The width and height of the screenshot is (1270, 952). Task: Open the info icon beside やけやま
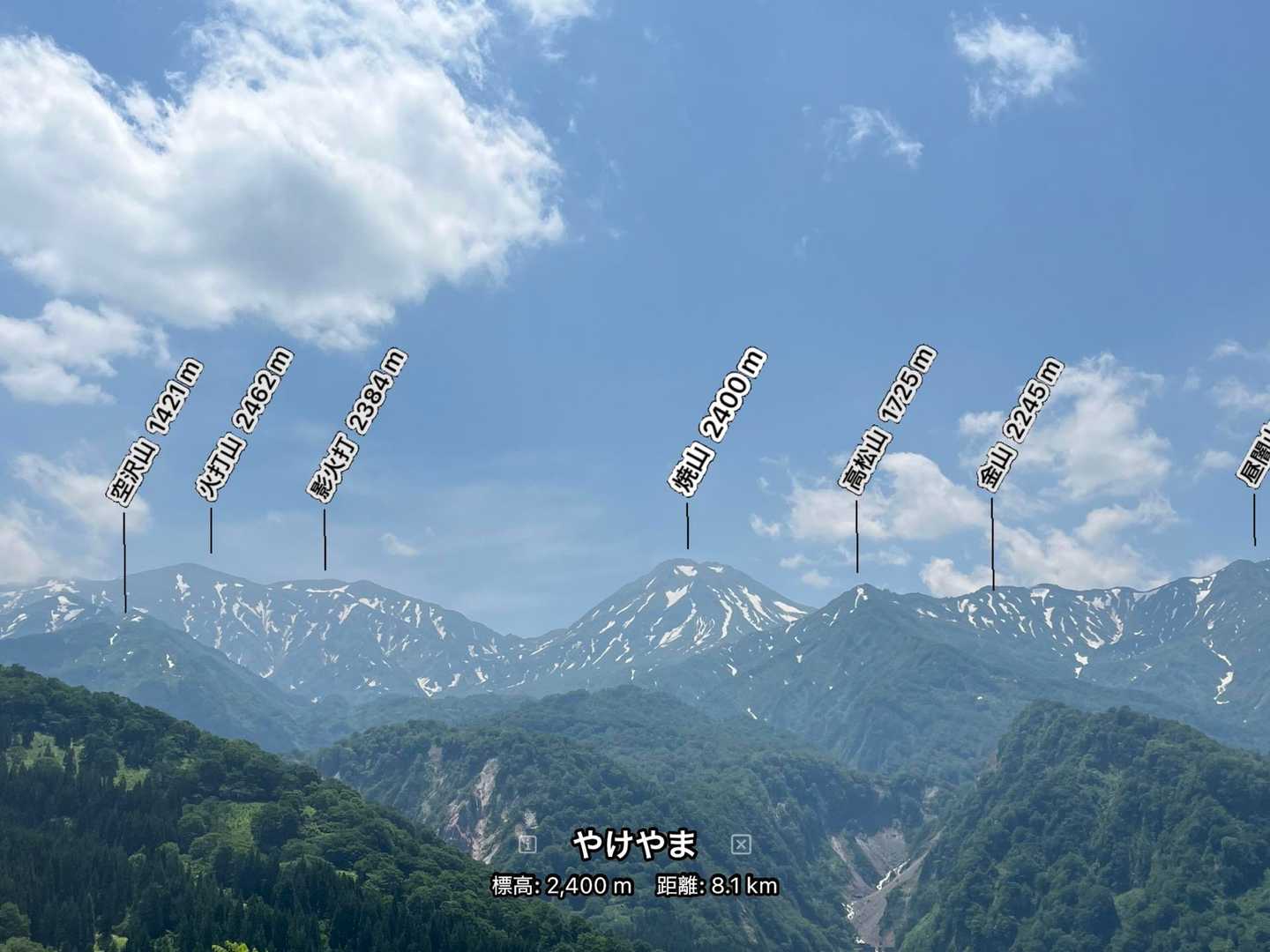pos(527,844)
